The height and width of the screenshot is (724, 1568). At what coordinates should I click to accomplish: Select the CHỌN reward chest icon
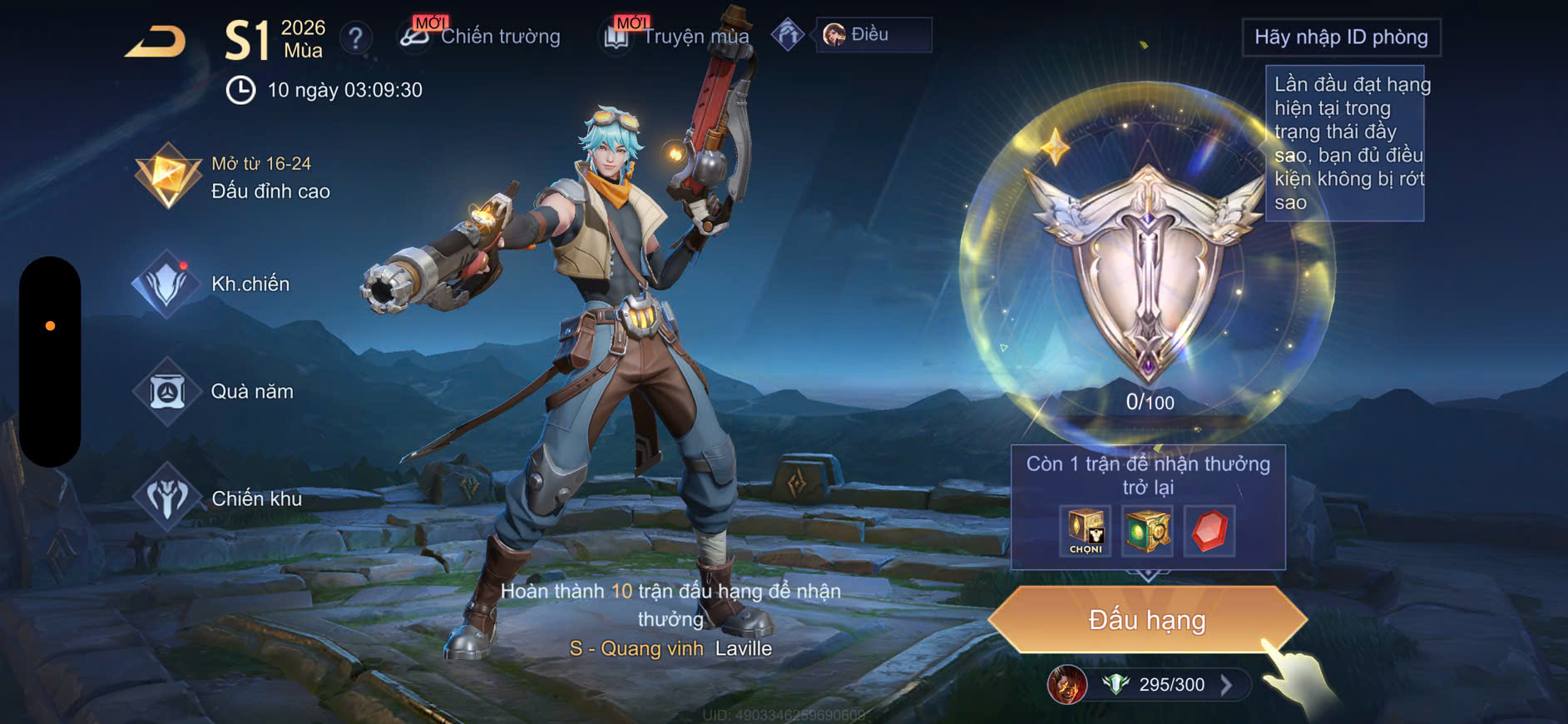pos(1086,531)
